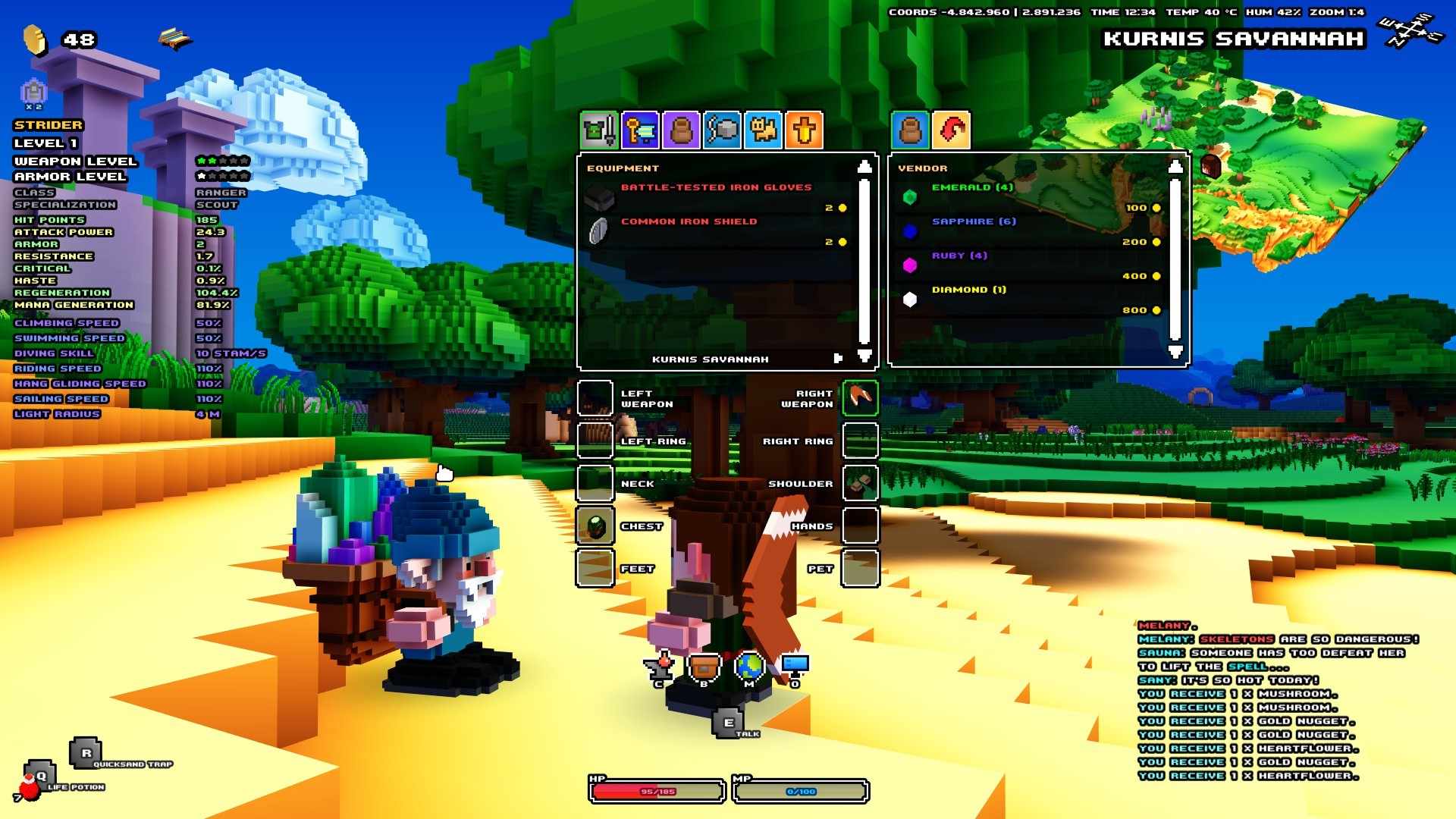Open the purple backpack inventory tab
Screen dimensions: 1456x819
pos(680,130)
